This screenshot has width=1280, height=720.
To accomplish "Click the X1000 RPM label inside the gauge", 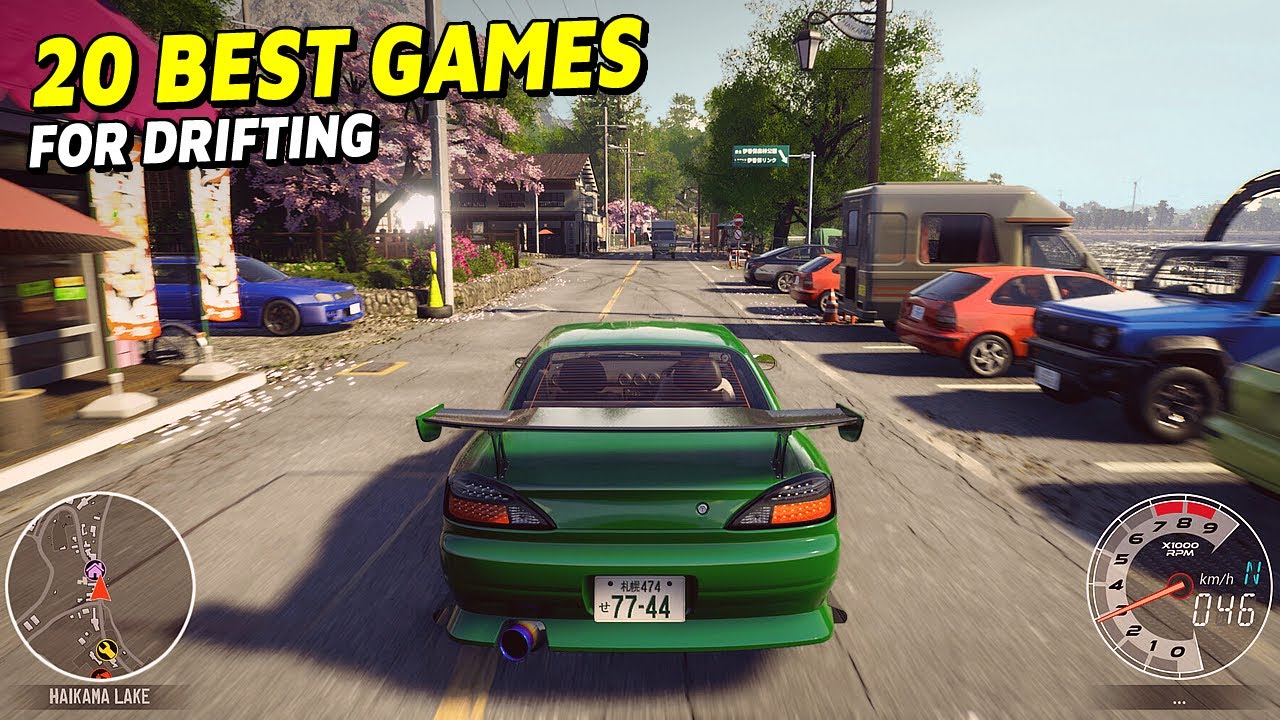I will 1180,547.
